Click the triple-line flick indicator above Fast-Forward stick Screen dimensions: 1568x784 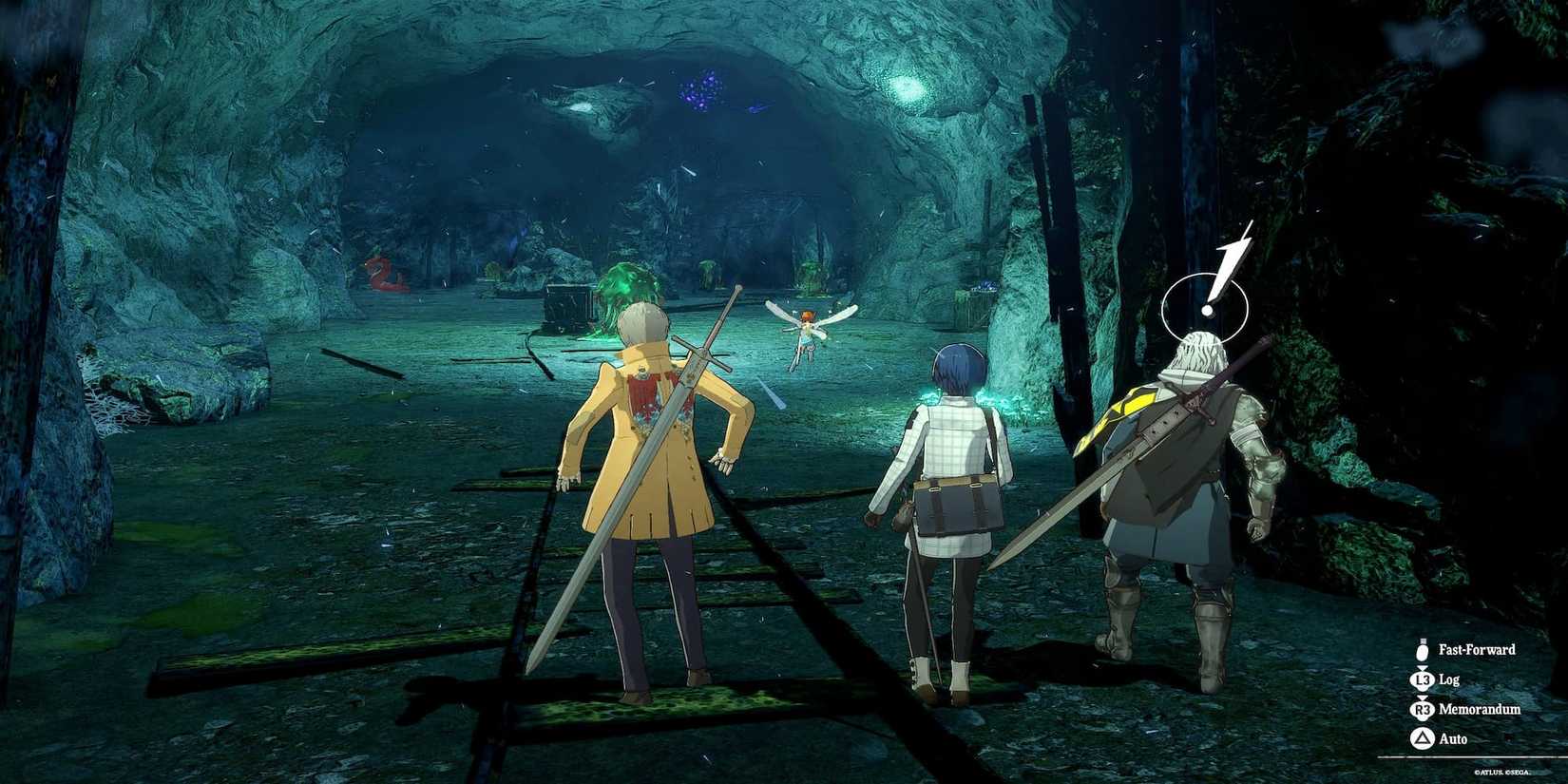(1422, 640)
